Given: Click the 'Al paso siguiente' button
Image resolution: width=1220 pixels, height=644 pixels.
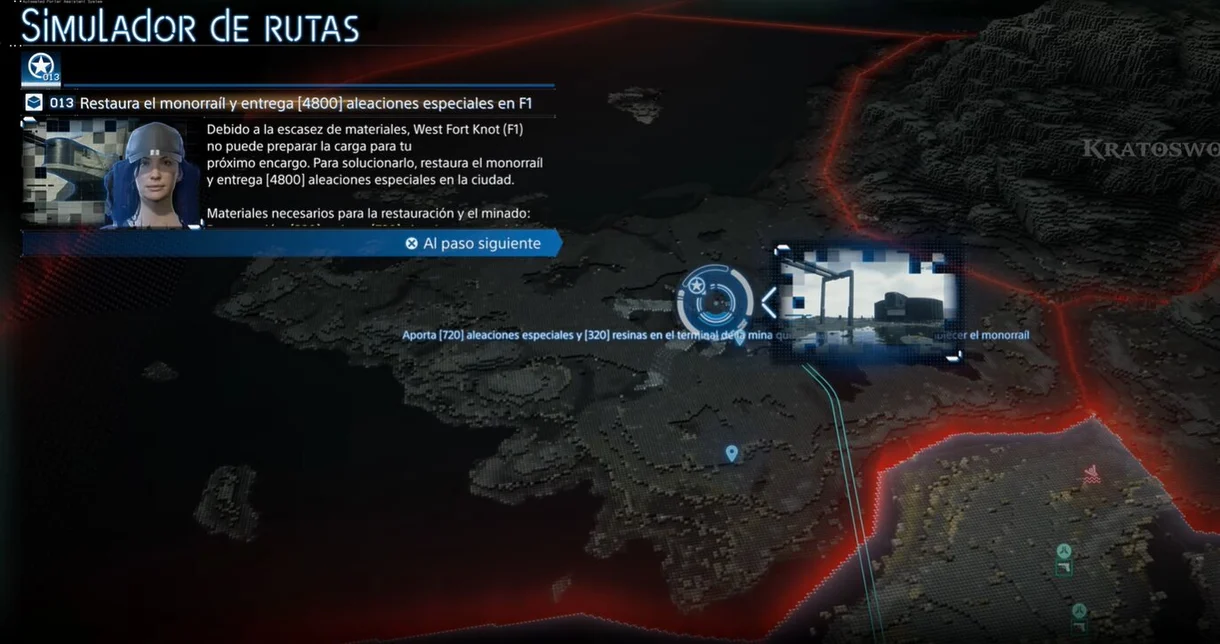Looking at the screenshot, I should pos(473,243).
